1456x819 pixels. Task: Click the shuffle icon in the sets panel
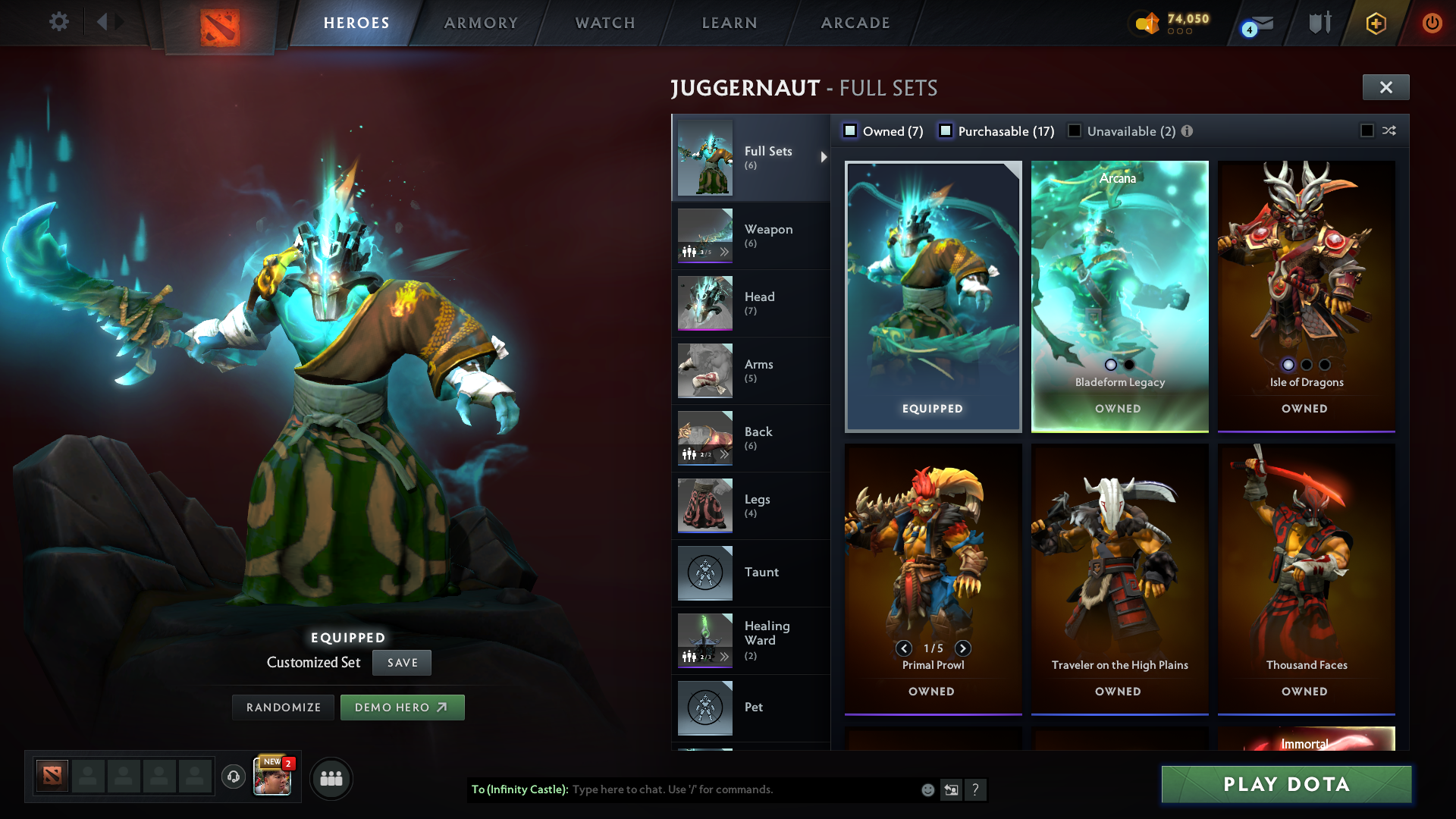point(1388,130)
